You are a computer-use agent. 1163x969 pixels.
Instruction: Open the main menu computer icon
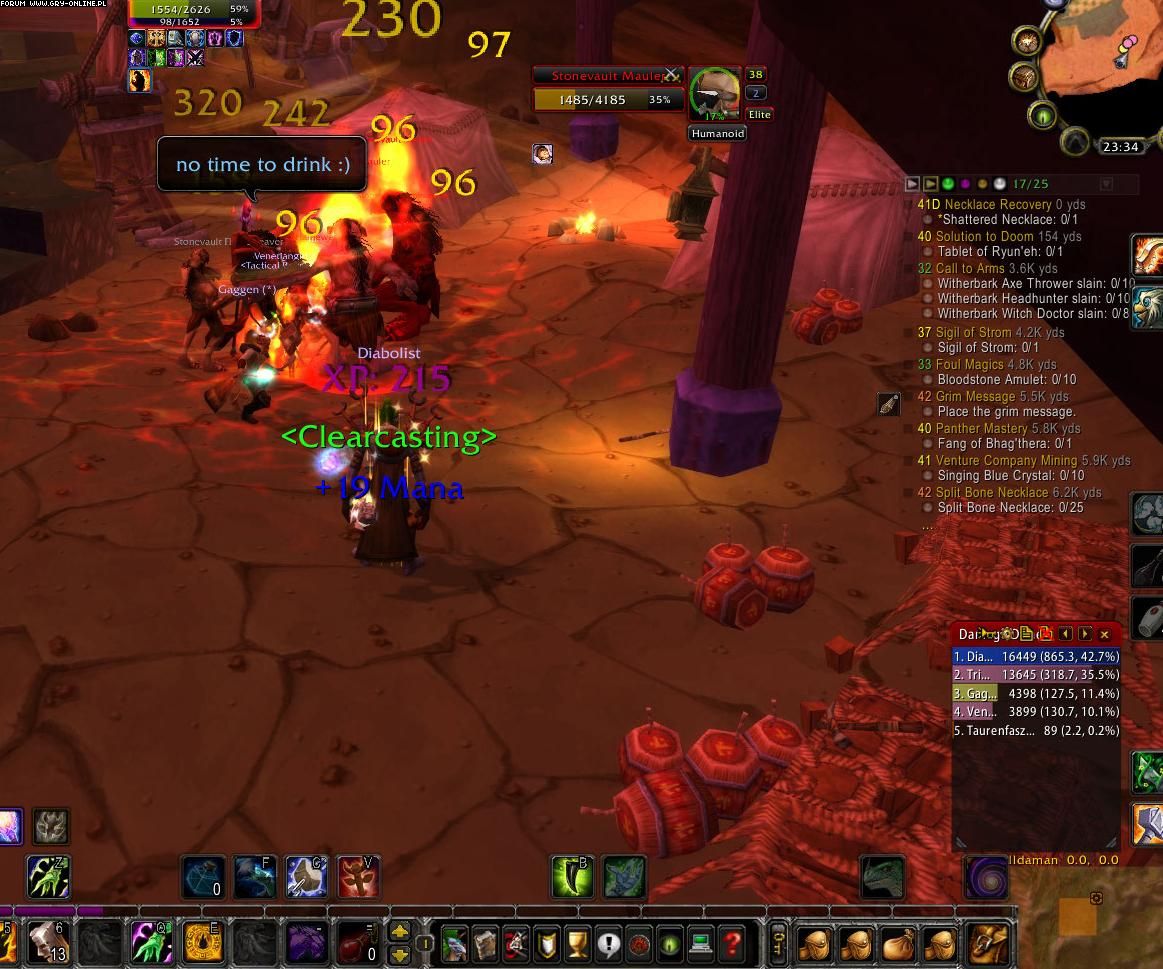pos(700,943)
